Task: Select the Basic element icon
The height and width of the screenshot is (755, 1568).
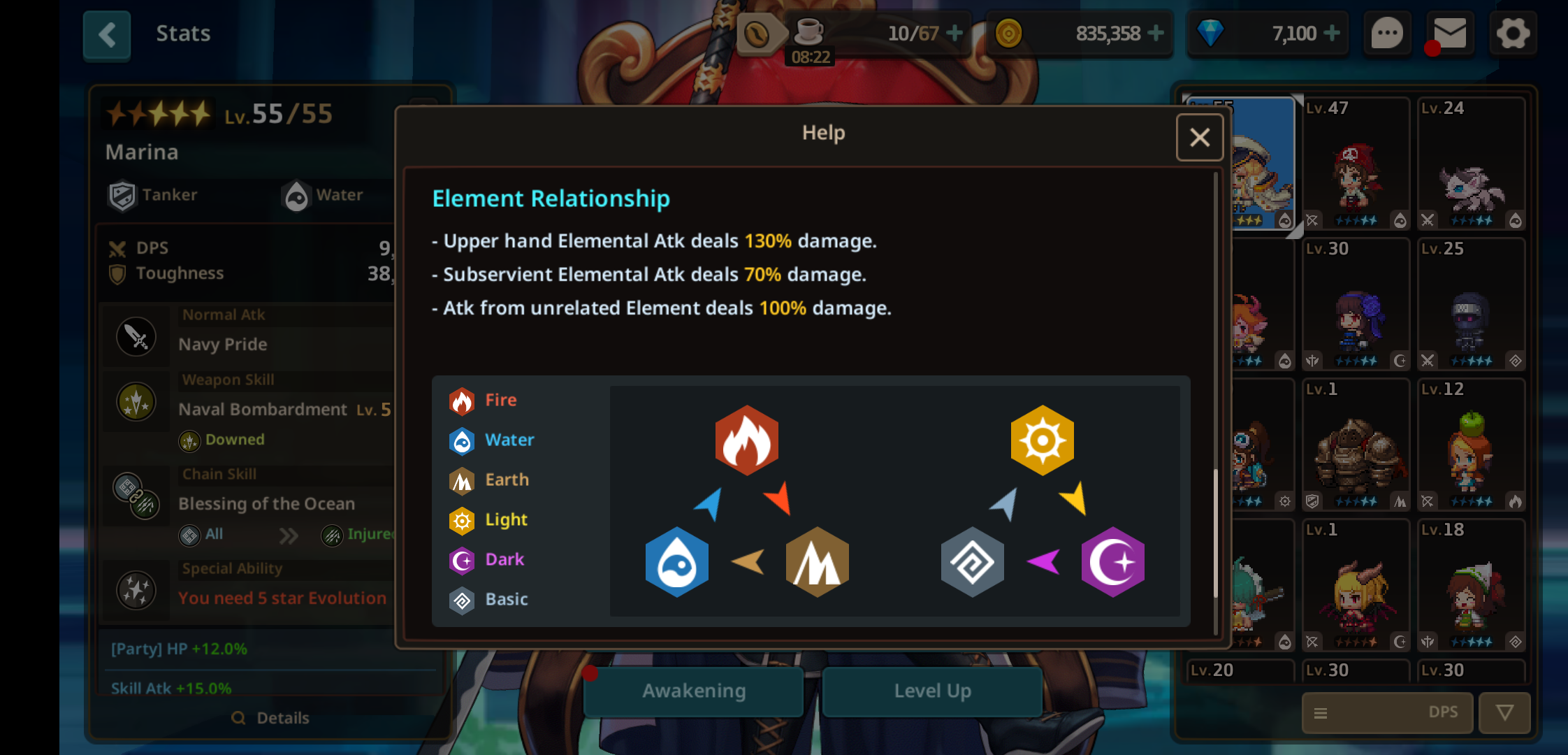Action: click(x=461, y=599)
